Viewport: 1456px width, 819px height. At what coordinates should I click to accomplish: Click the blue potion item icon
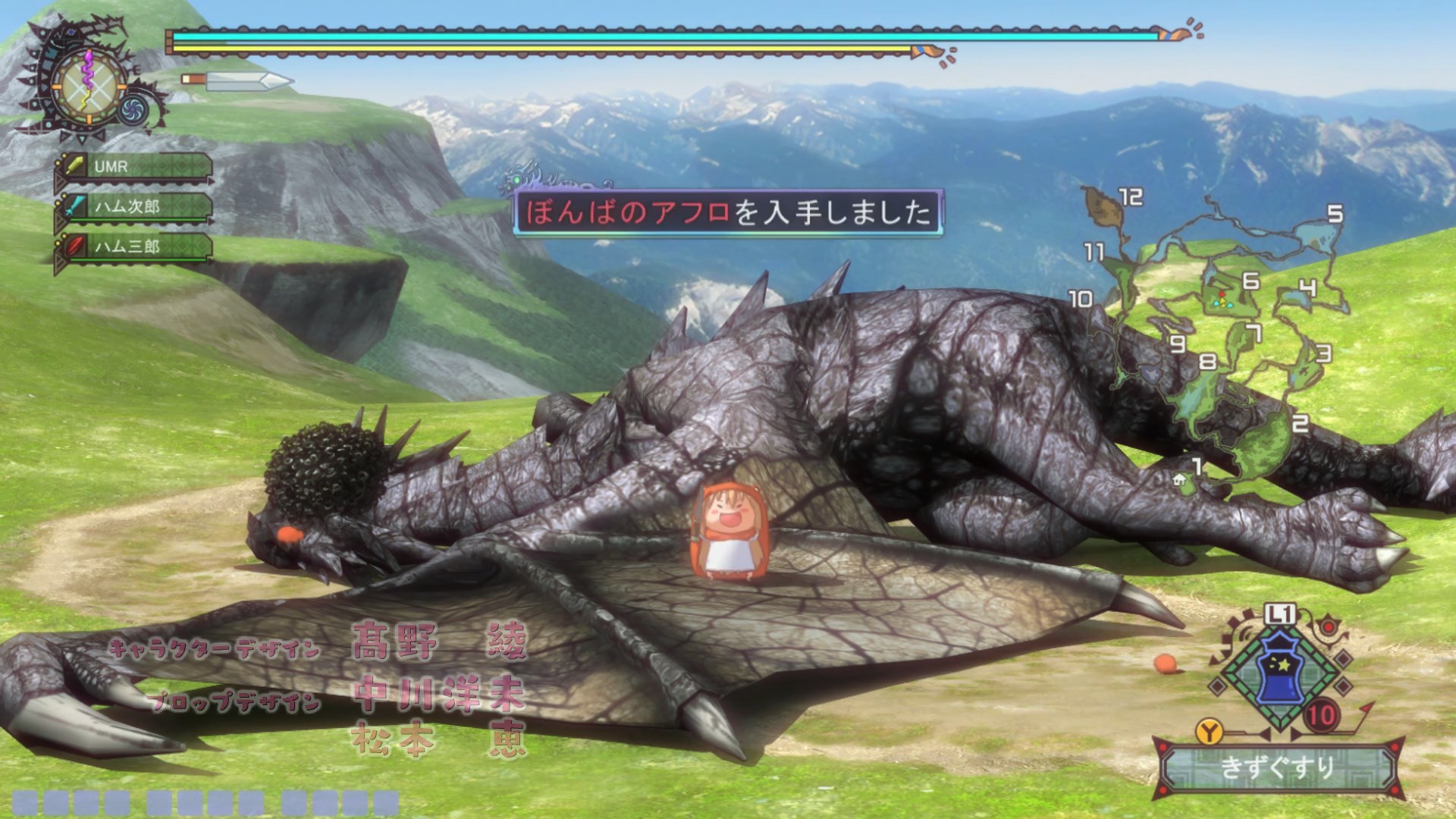(1279, 671)
